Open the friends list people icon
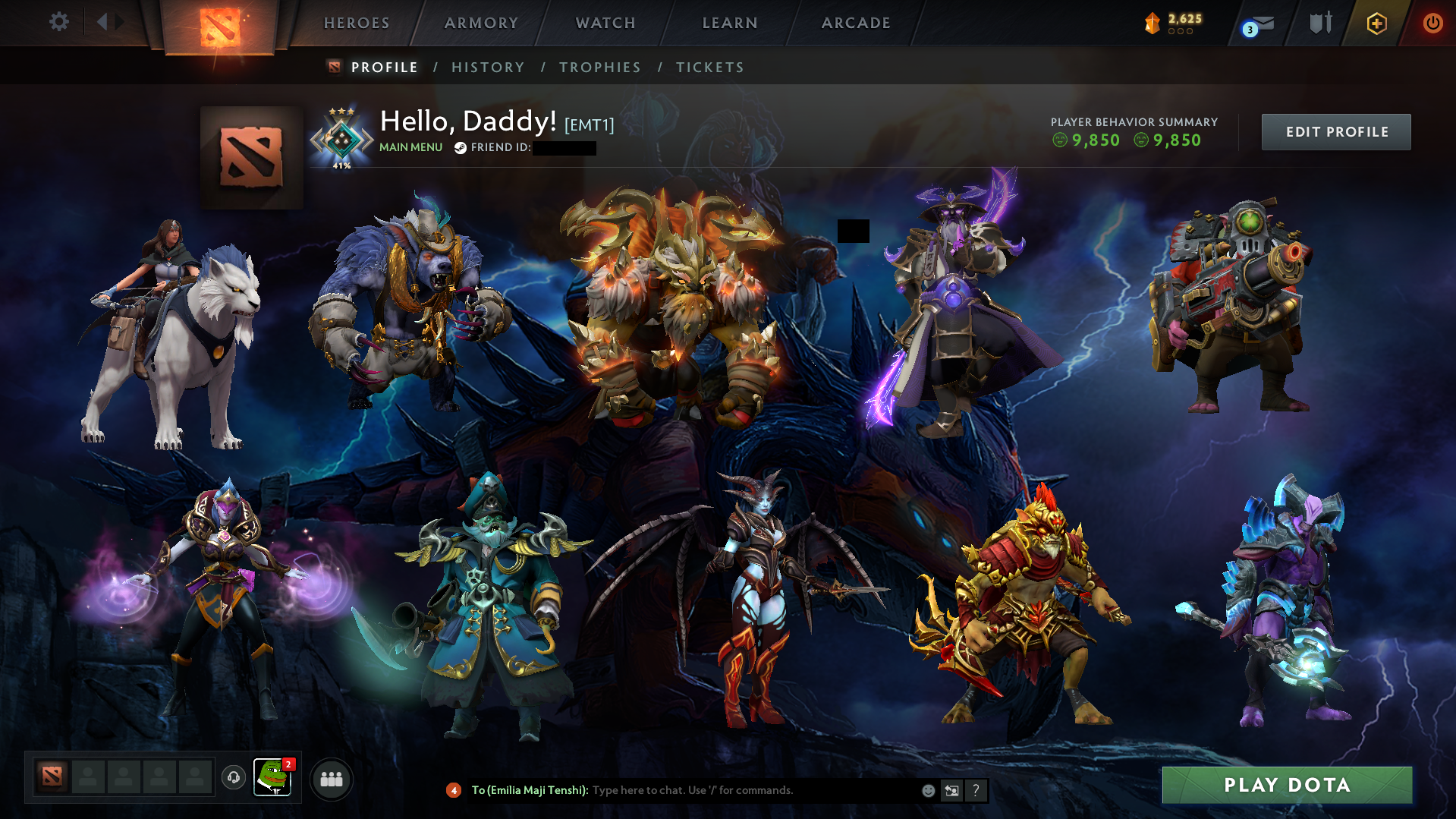This screenshot has height=819, width=1456. pyautogui.click(x=332, y=778)
